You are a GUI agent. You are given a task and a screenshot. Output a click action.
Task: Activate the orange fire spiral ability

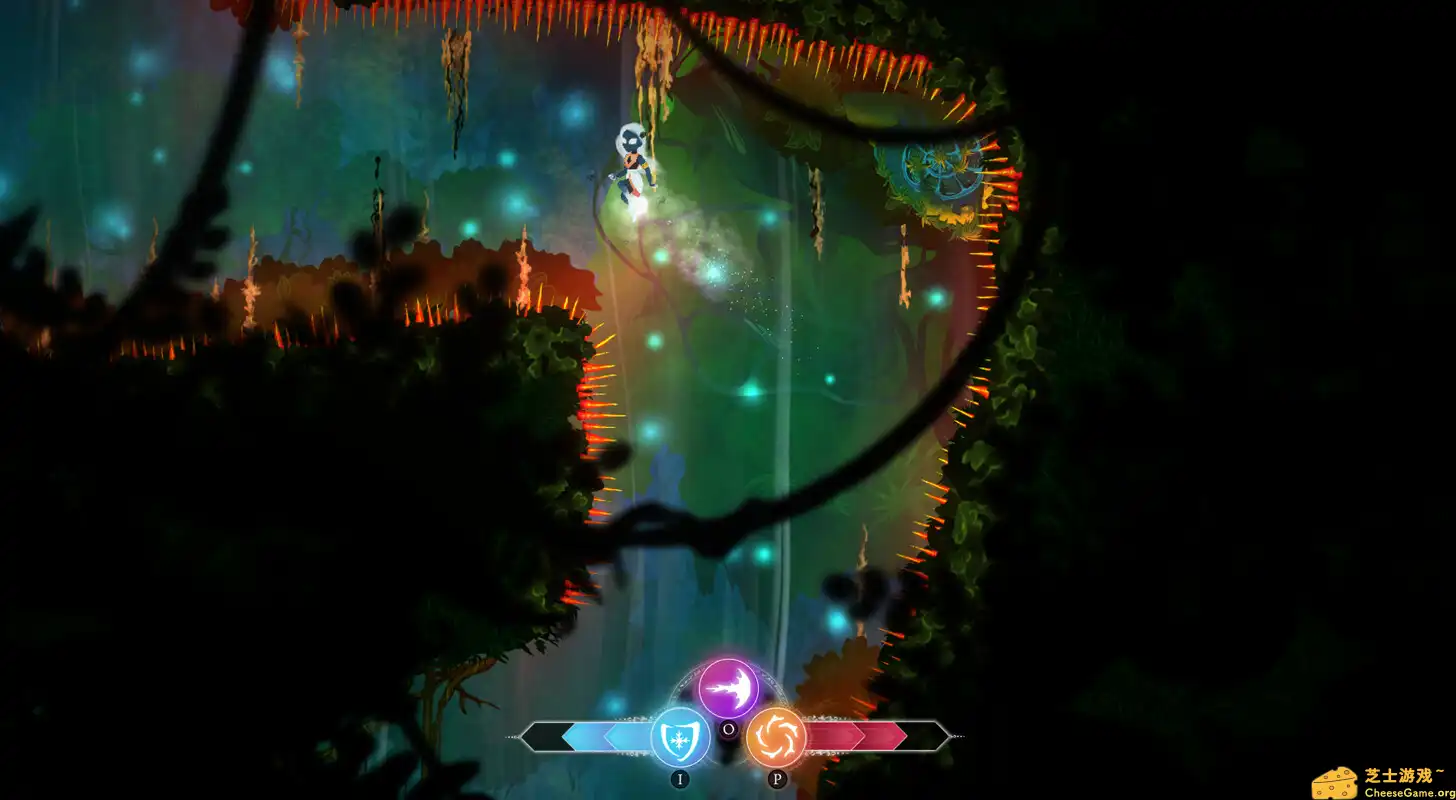776,737
